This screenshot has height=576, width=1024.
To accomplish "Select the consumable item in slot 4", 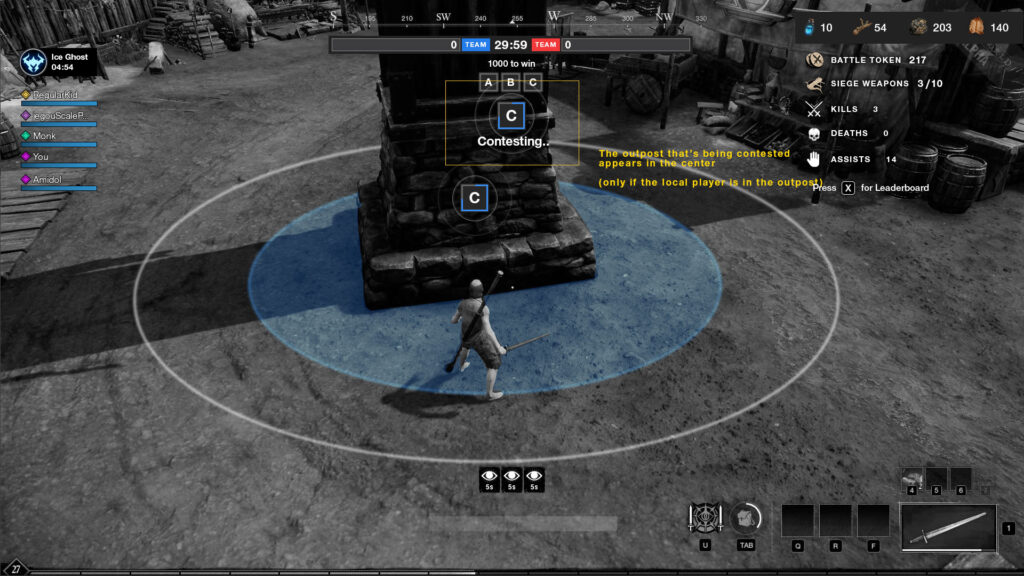I will click(x=912, y=478).
